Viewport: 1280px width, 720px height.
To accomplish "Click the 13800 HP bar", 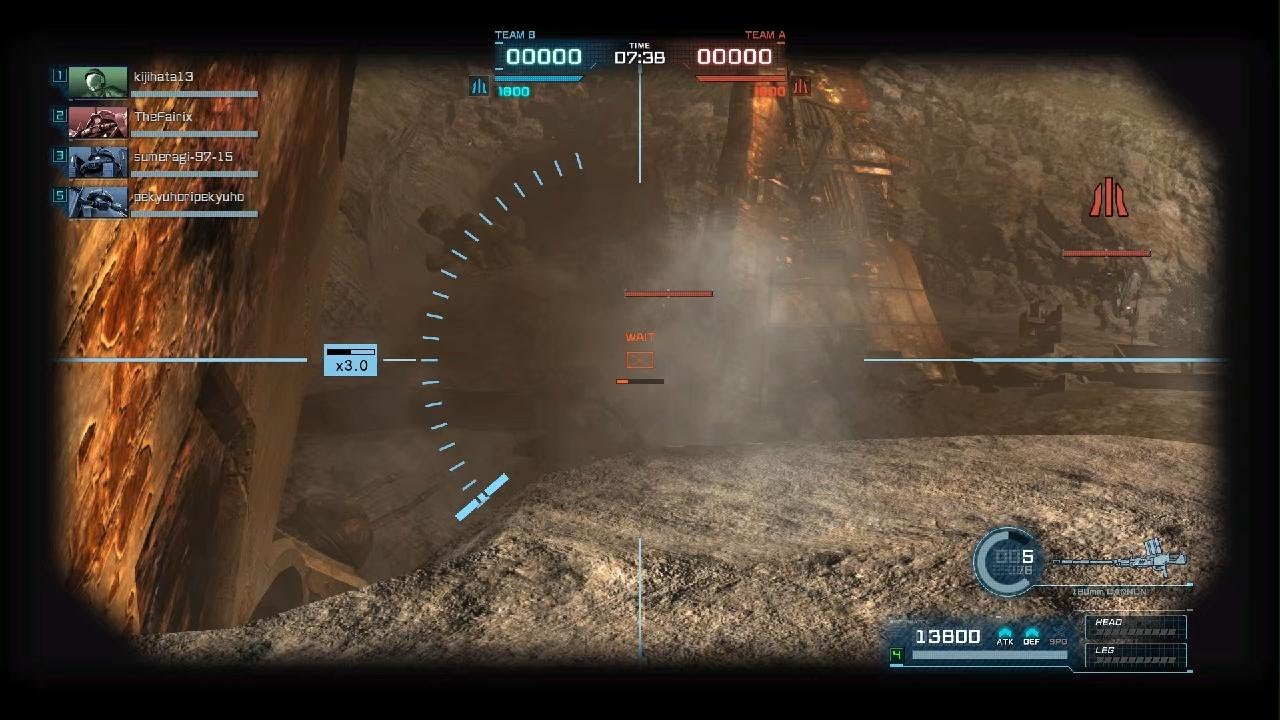I will coord(949,637).
